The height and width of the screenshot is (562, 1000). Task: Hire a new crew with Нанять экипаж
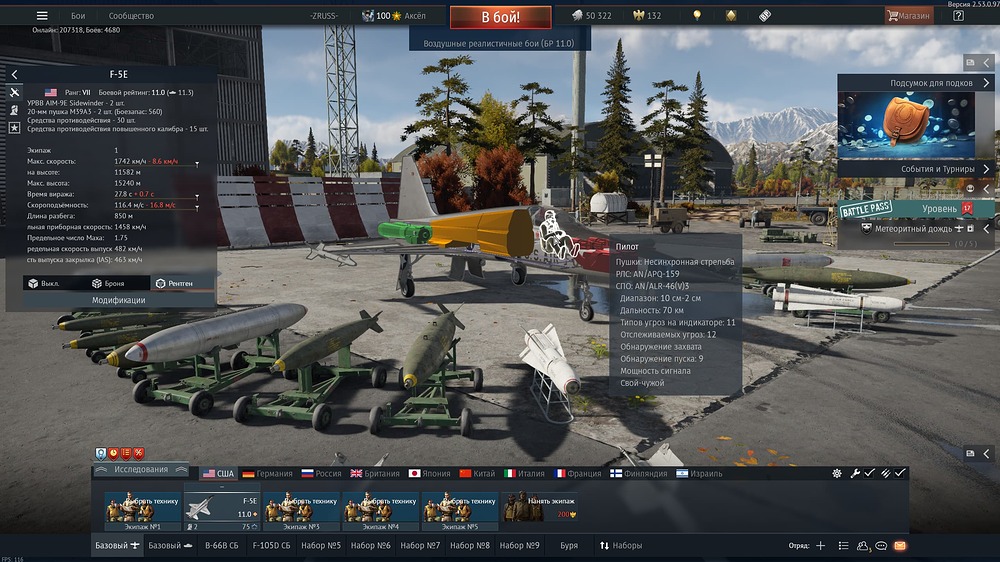coord(543,507)
